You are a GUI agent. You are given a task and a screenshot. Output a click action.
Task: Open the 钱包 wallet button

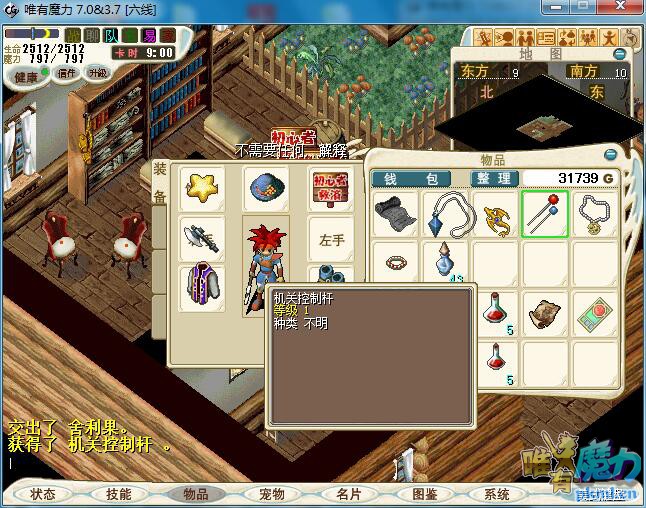[x=418, y=179]
